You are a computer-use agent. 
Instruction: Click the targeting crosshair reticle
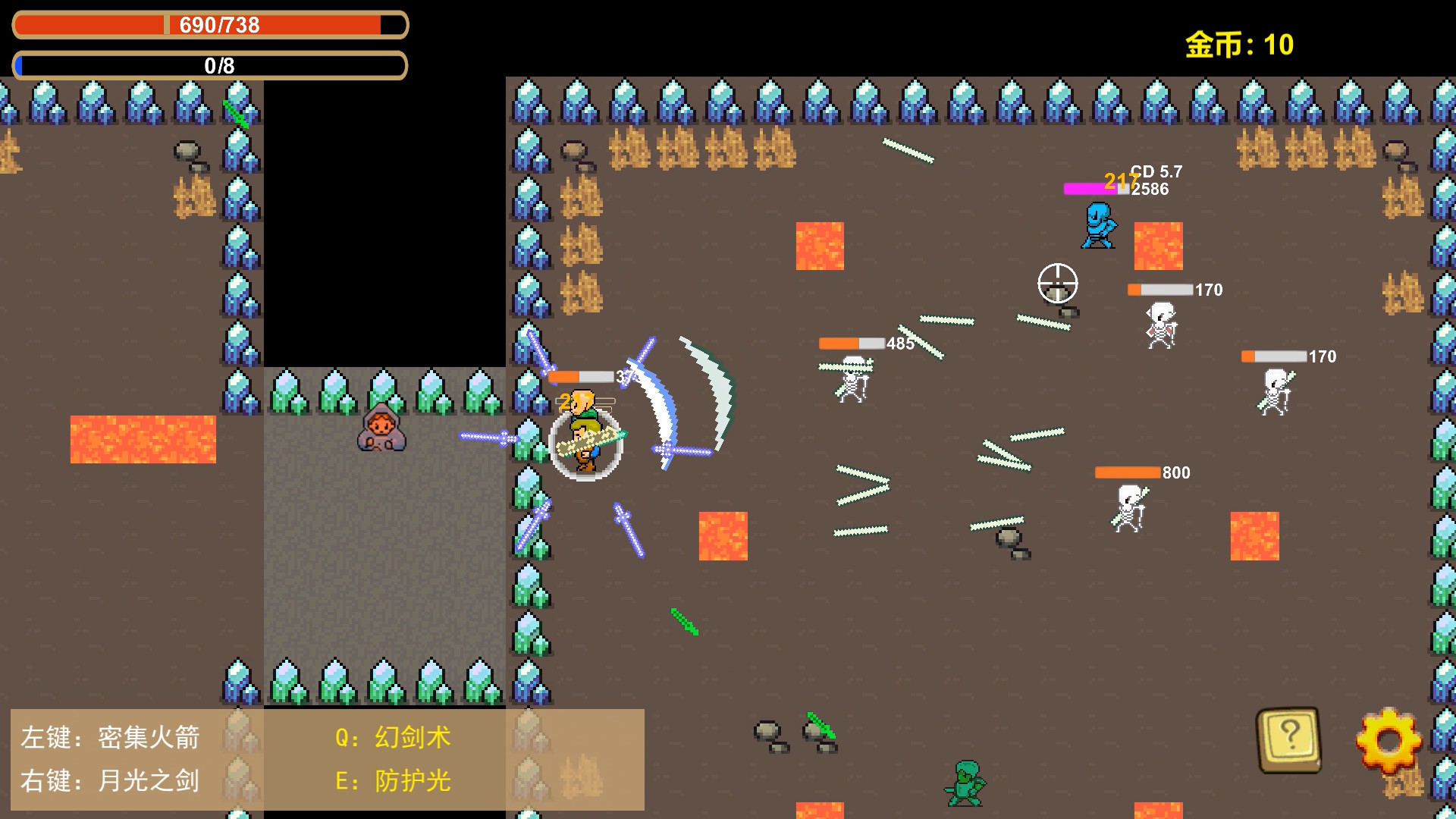point(1059,282)
